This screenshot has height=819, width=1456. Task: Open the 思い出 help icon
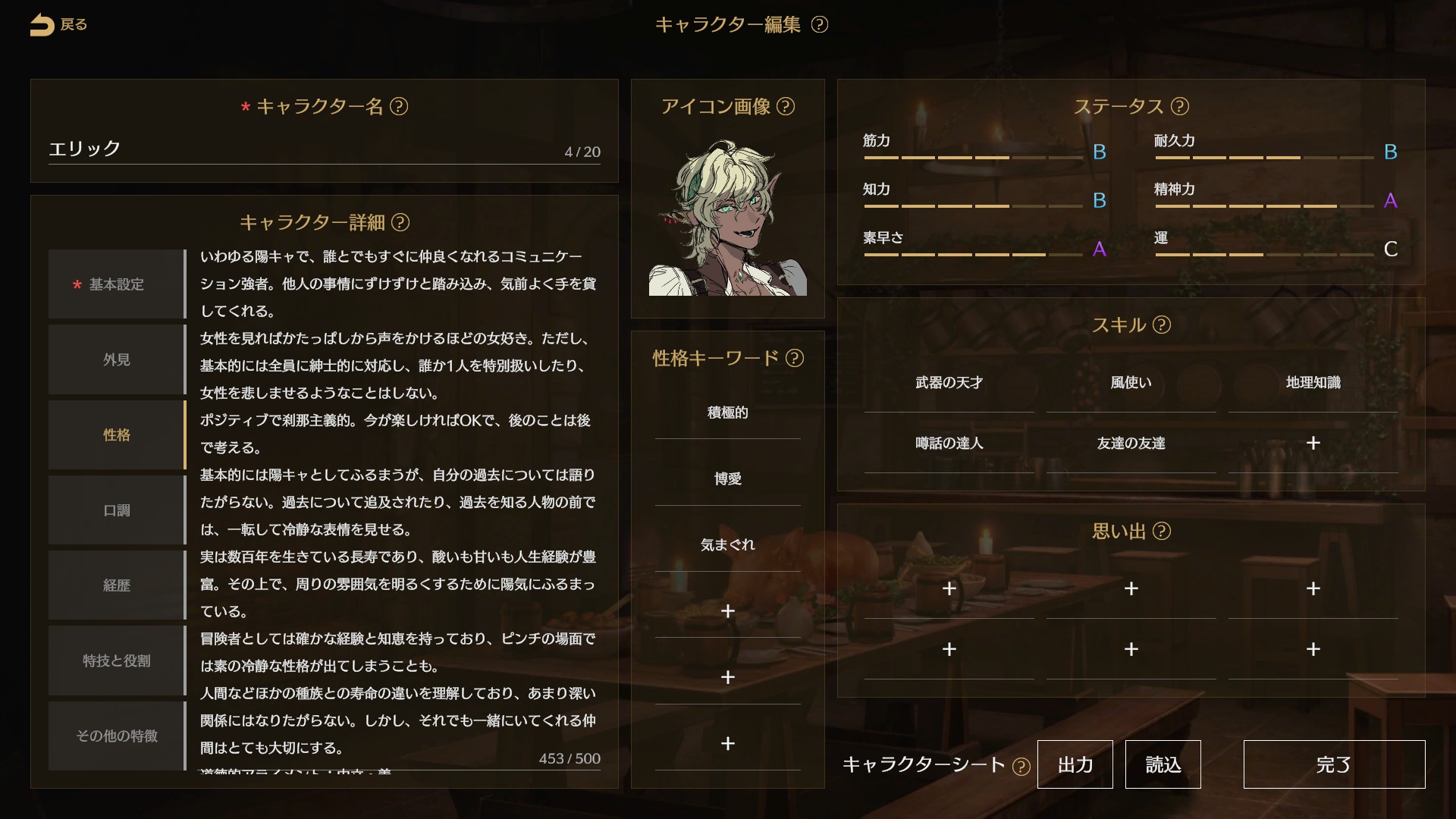(x=1163, y=532)
